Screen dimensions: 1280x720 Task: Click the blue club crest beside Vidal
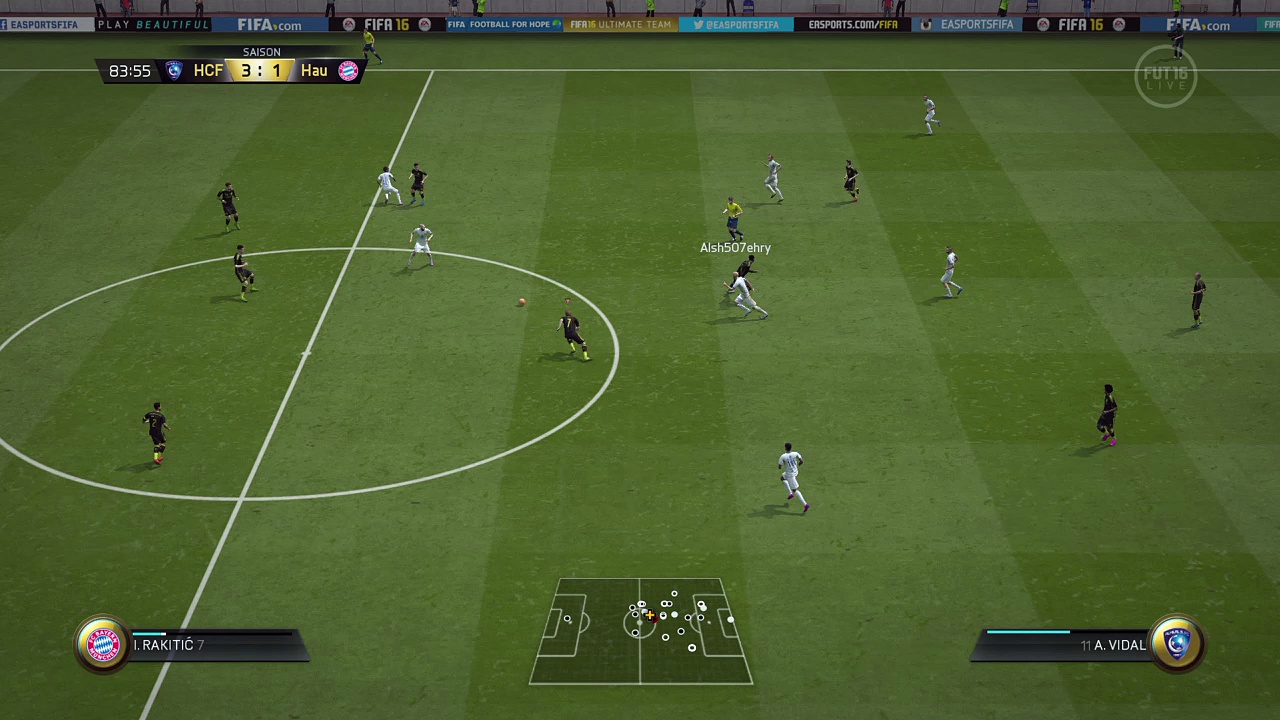[1177, 645]
